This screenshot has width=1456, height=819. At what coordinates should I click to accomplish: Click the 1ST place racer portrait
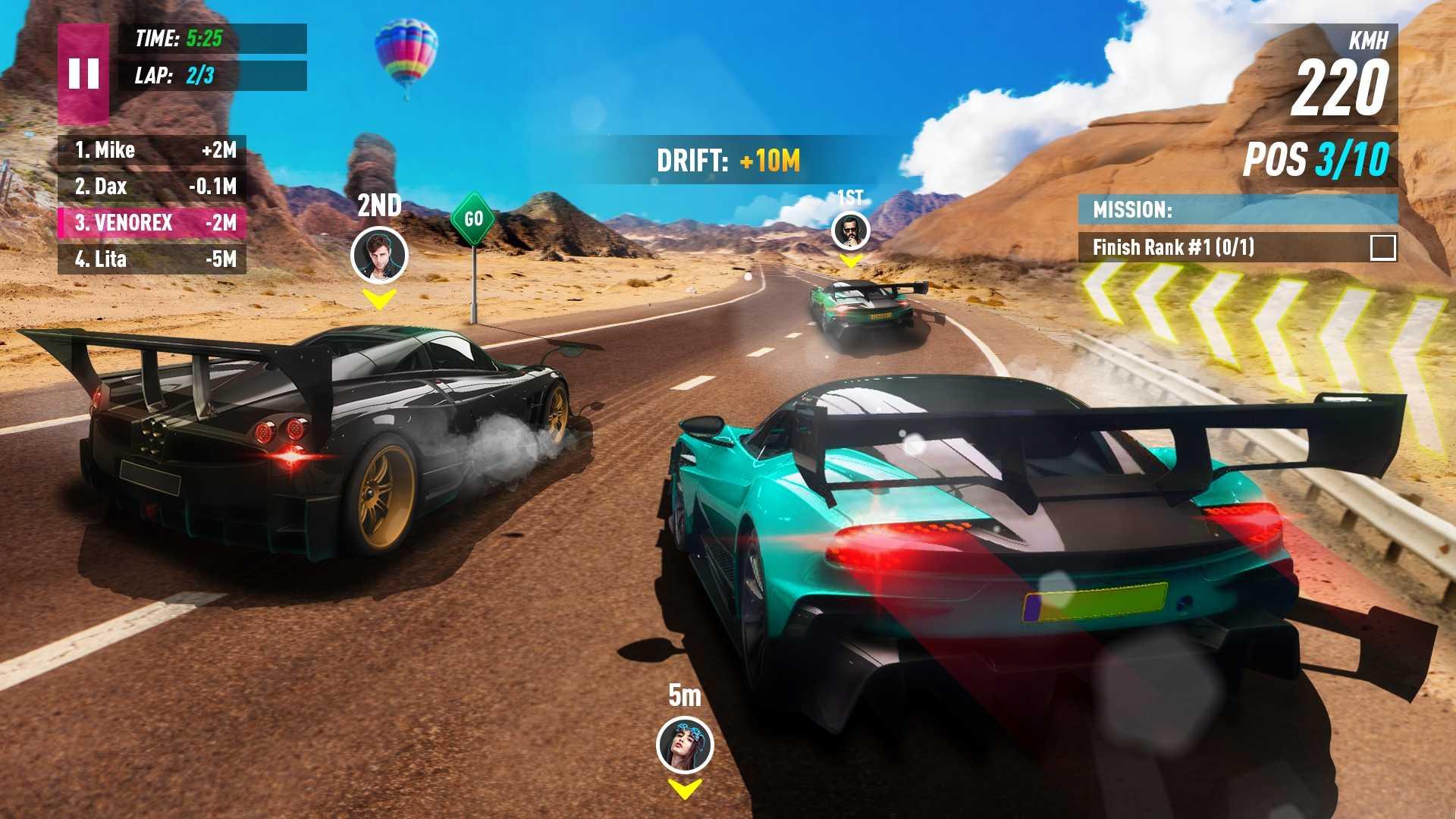[850, 231]
